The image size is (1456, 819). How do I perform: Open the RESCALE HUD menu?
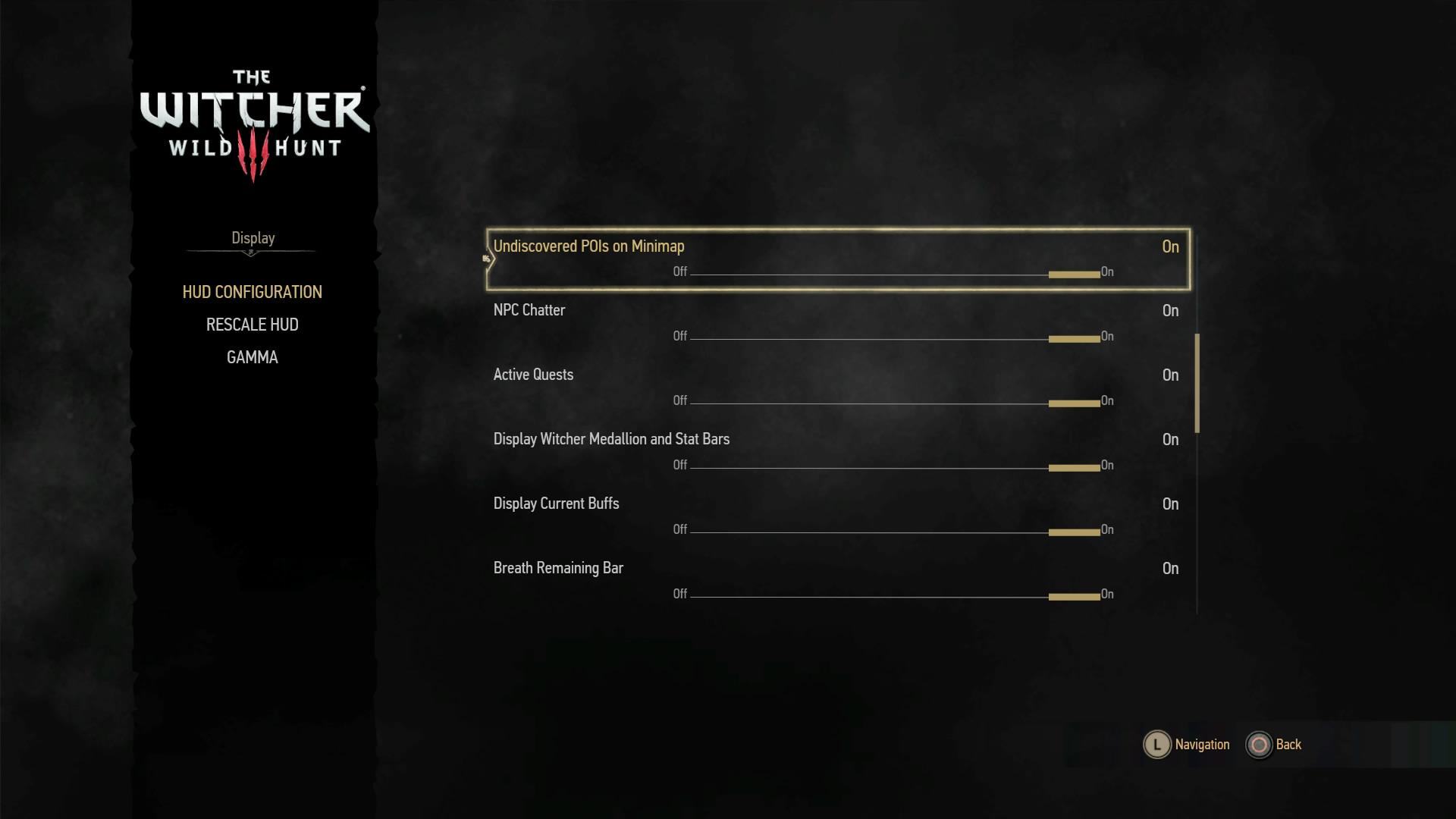pos(252,325)
